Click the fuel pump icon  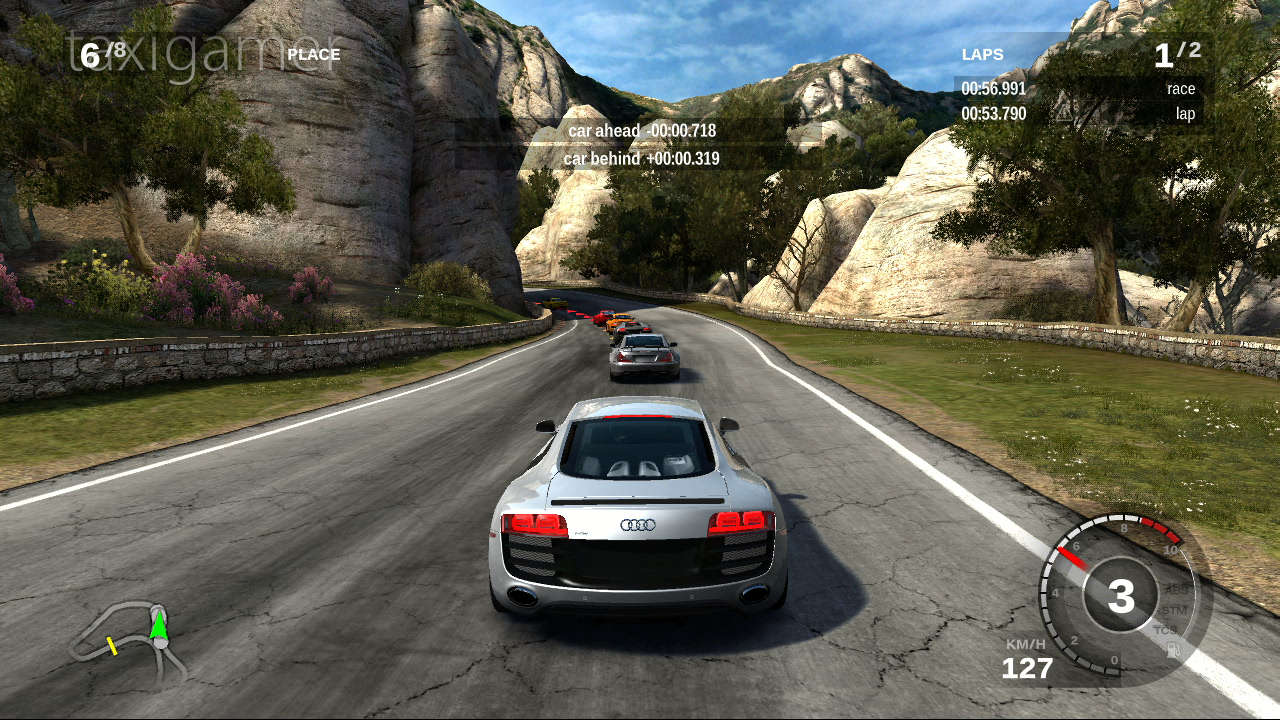coord(1173,651)
